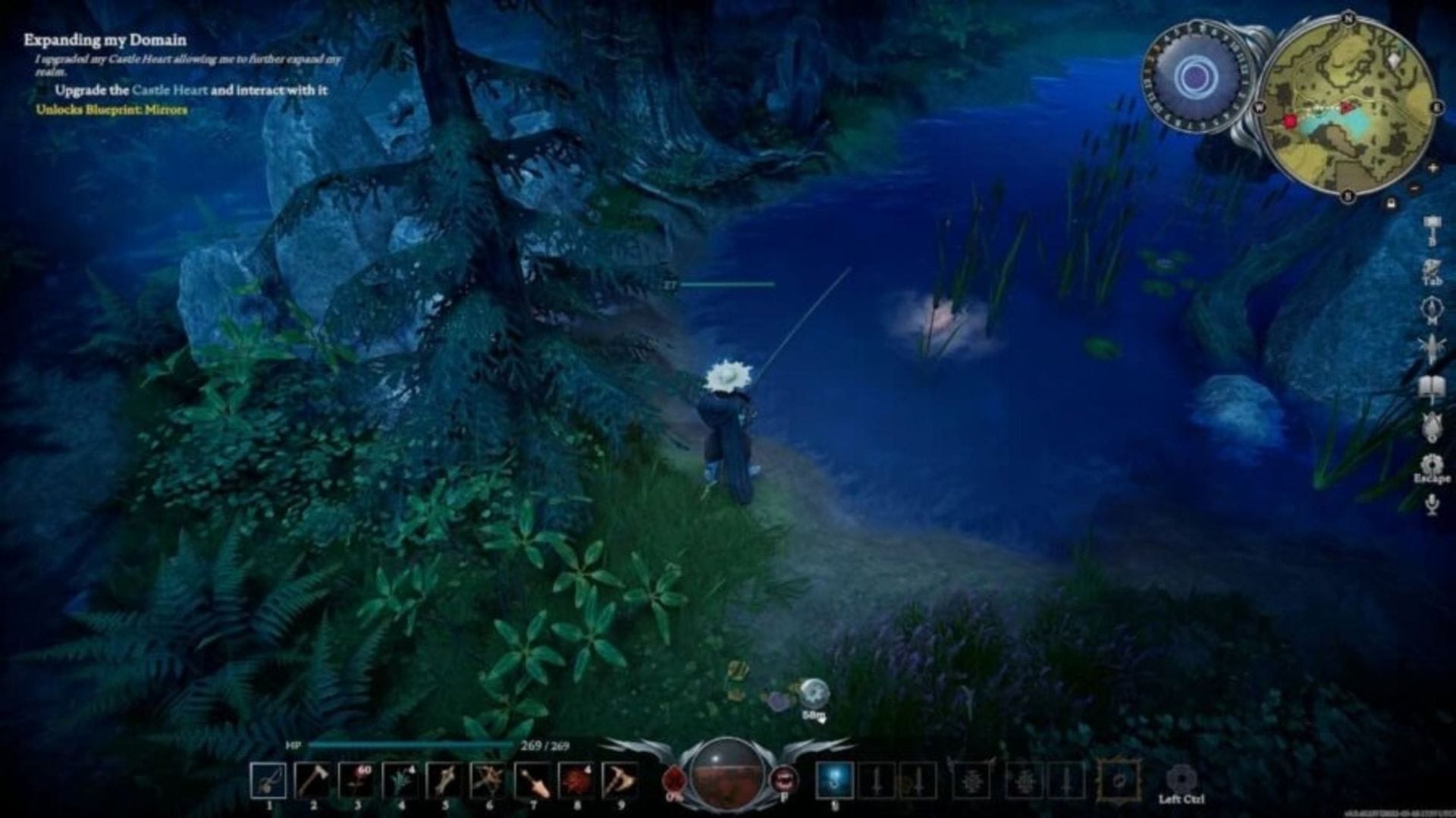Click the ultimate ability slot near Left Ctrl
The height and width of the screenshot is (818, 1456).
point(1183,779)
